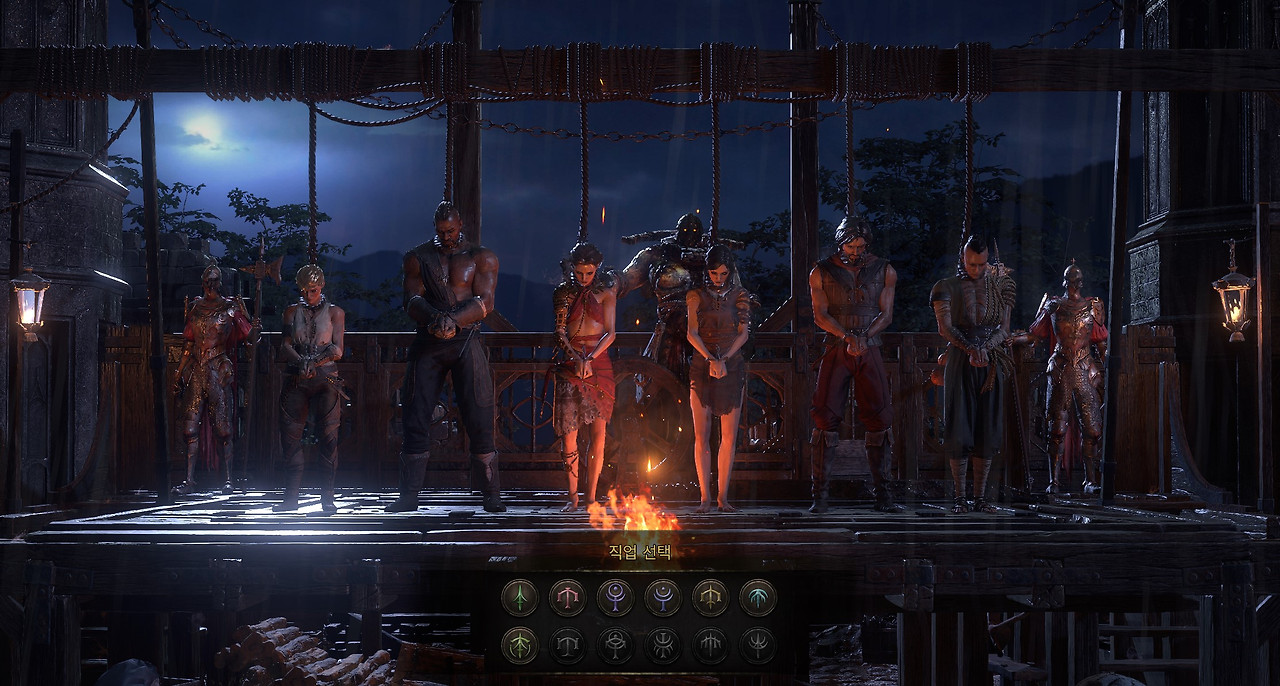The width and height of the screenshot is (1280, 686).
Task: Choose the pink class emblem
Action: click(x=567, y=598)
